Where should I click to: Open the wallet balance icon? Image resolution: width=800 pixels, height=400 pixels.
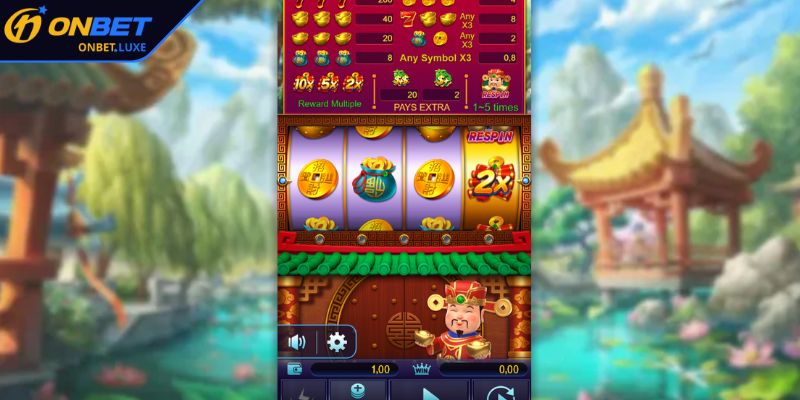pos(296,369)
